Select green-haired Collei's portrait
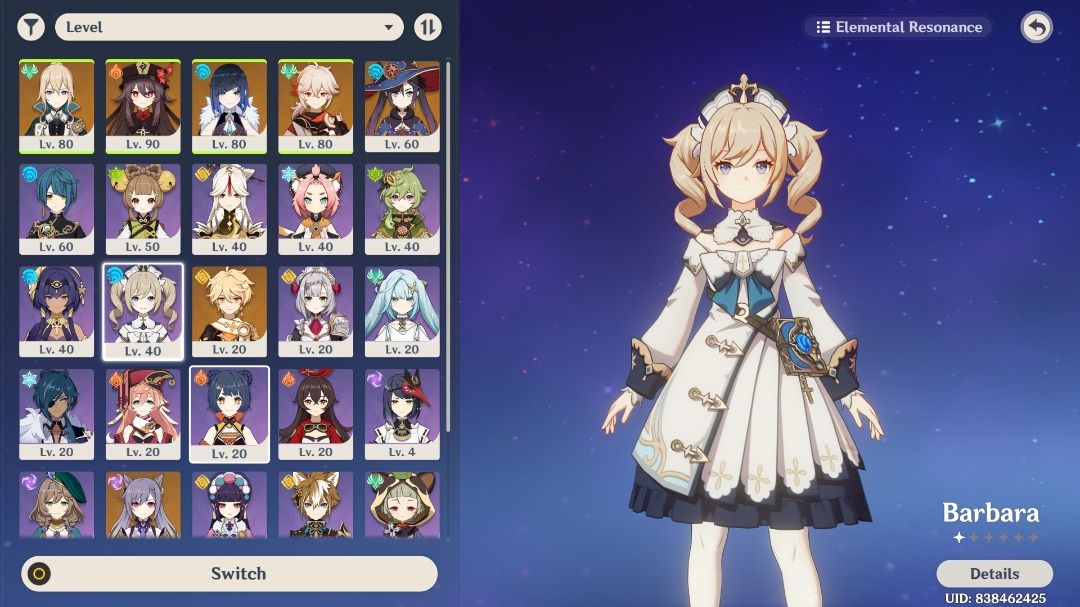The height and width of the screenshot is (607, 1080). (402, 207)
